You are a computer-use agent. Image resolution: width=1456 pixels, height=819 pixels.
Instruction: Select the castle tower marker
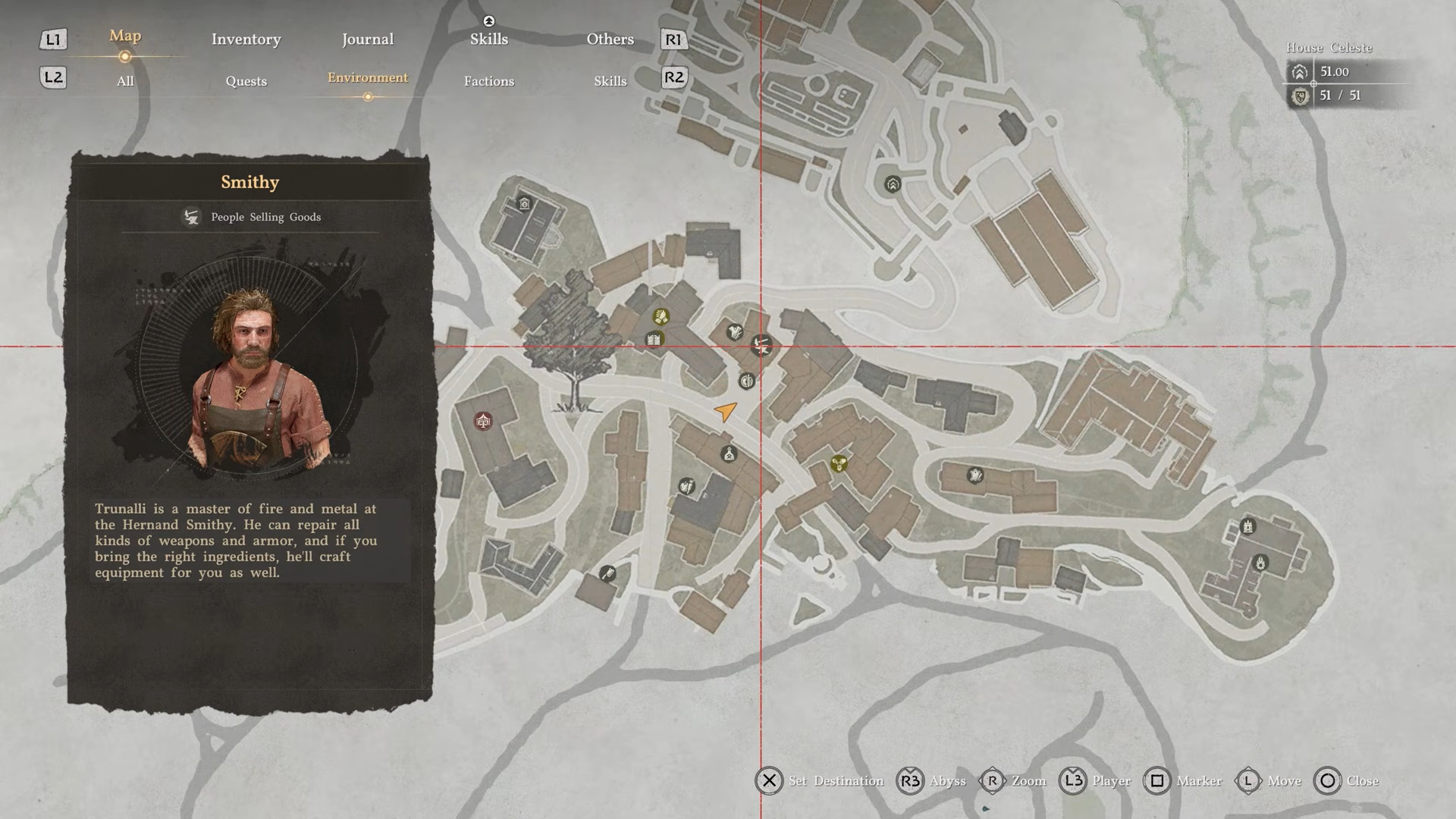pyautogui.click(x=1247, y=526)
